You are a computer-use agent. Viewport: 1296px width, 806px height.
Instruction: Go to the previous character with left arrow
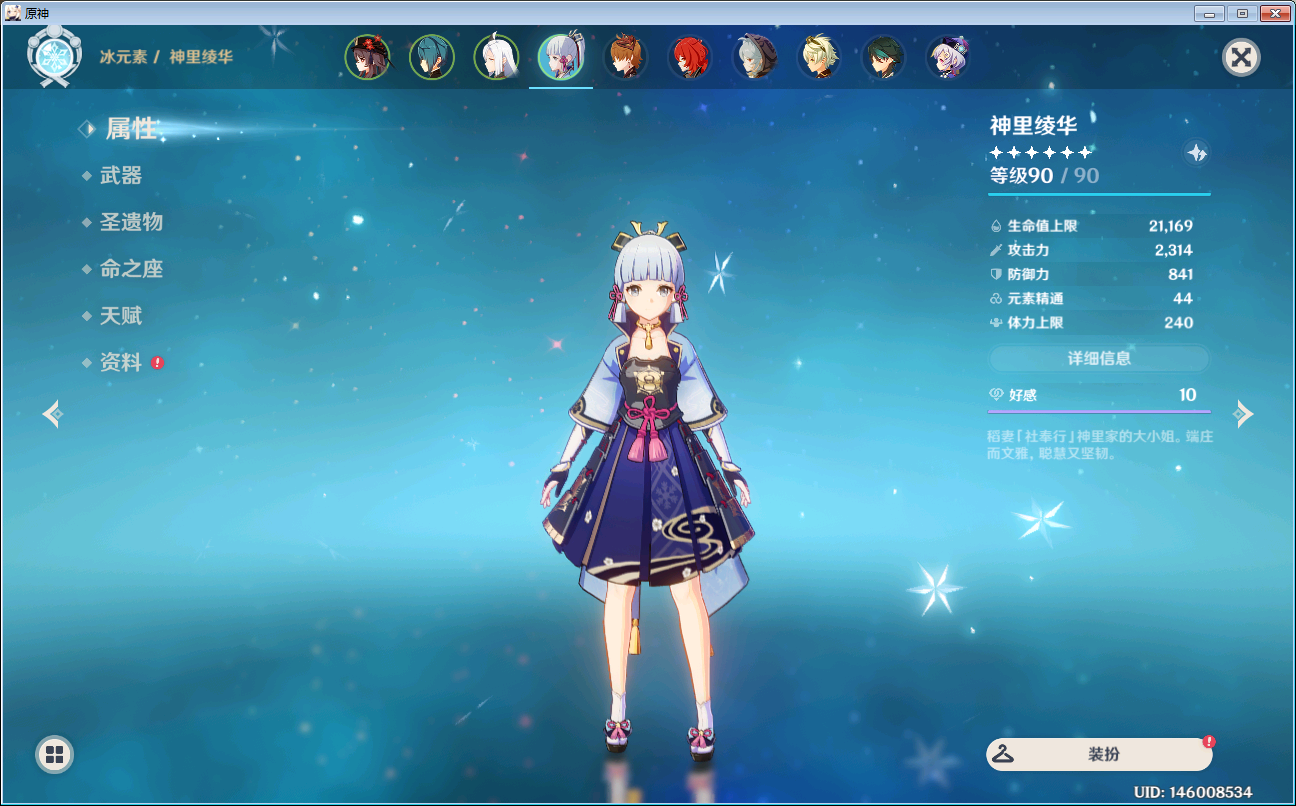53,413
